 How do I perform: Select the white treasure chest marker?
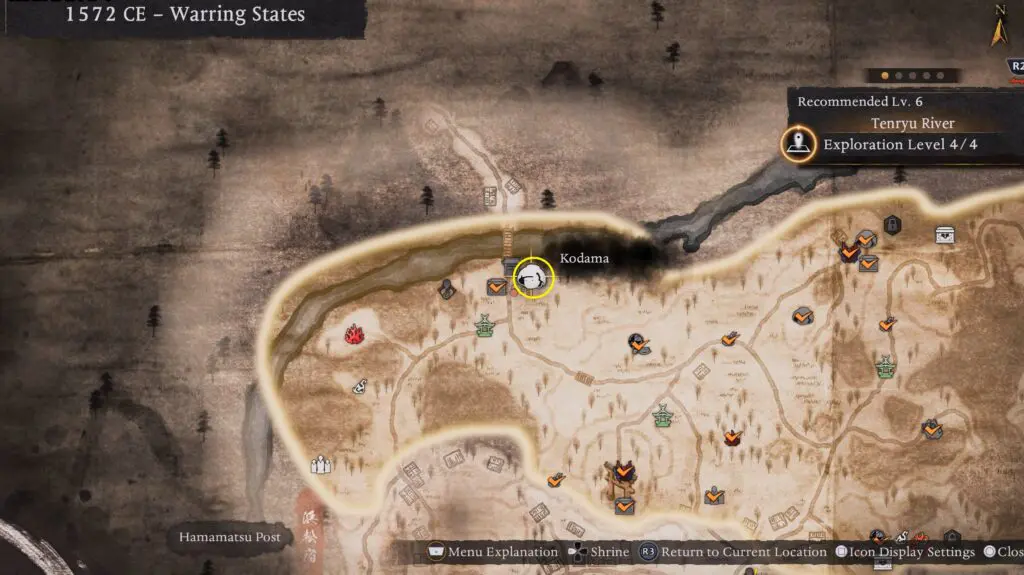click(945, 234)
